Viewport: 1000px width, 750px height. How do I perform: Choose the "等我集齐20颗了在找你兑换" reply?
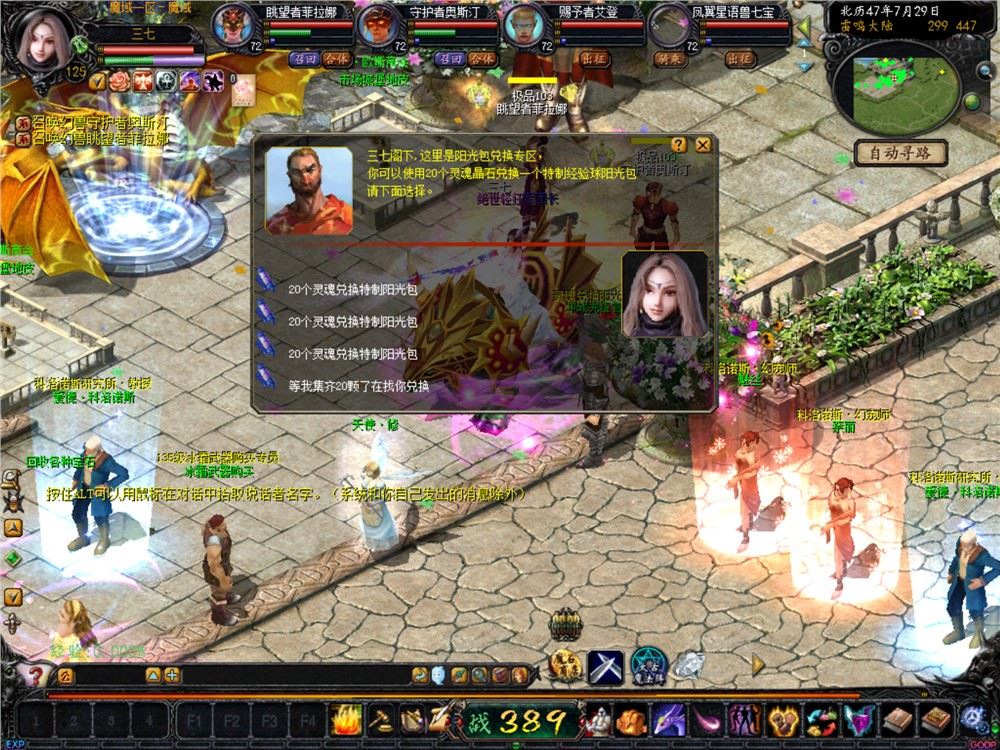(x=358, y=386)
